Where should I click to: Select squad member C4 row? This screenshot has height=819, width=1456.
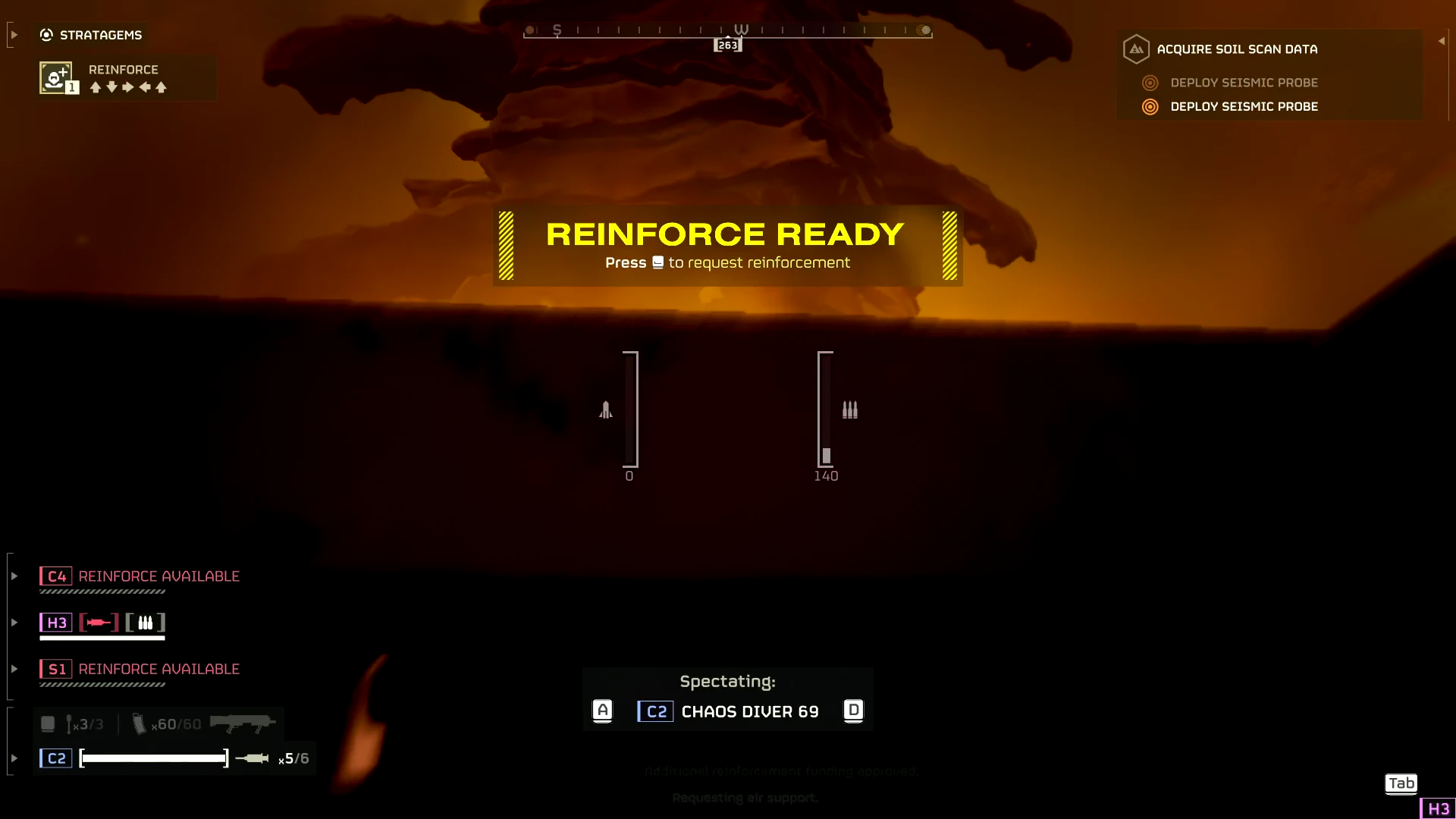click(x=140, y=577)
